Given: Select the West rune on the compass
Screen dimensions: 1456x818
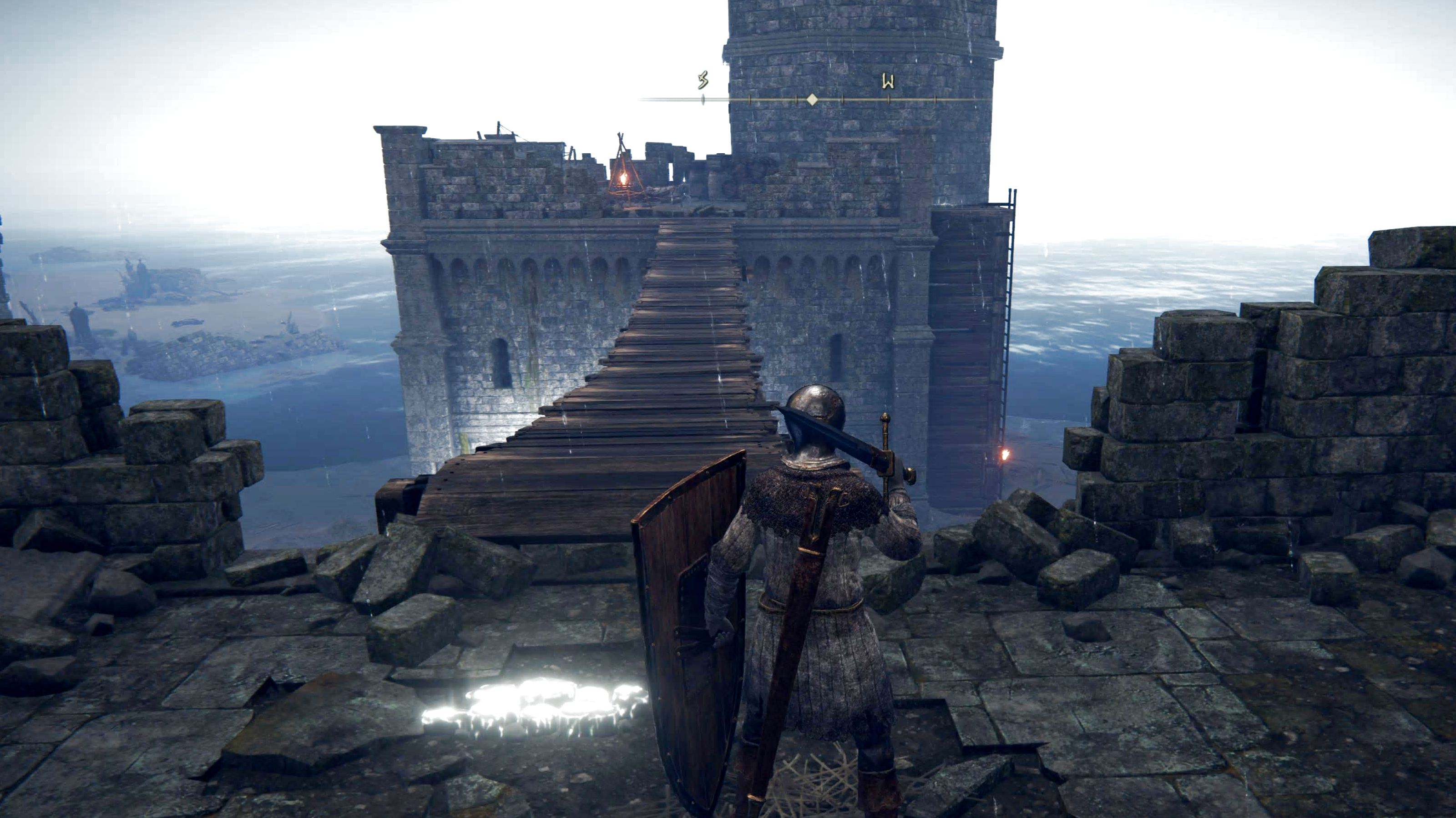Looking at the screenshot, I should pyautogui.click(x=888, y=82).
